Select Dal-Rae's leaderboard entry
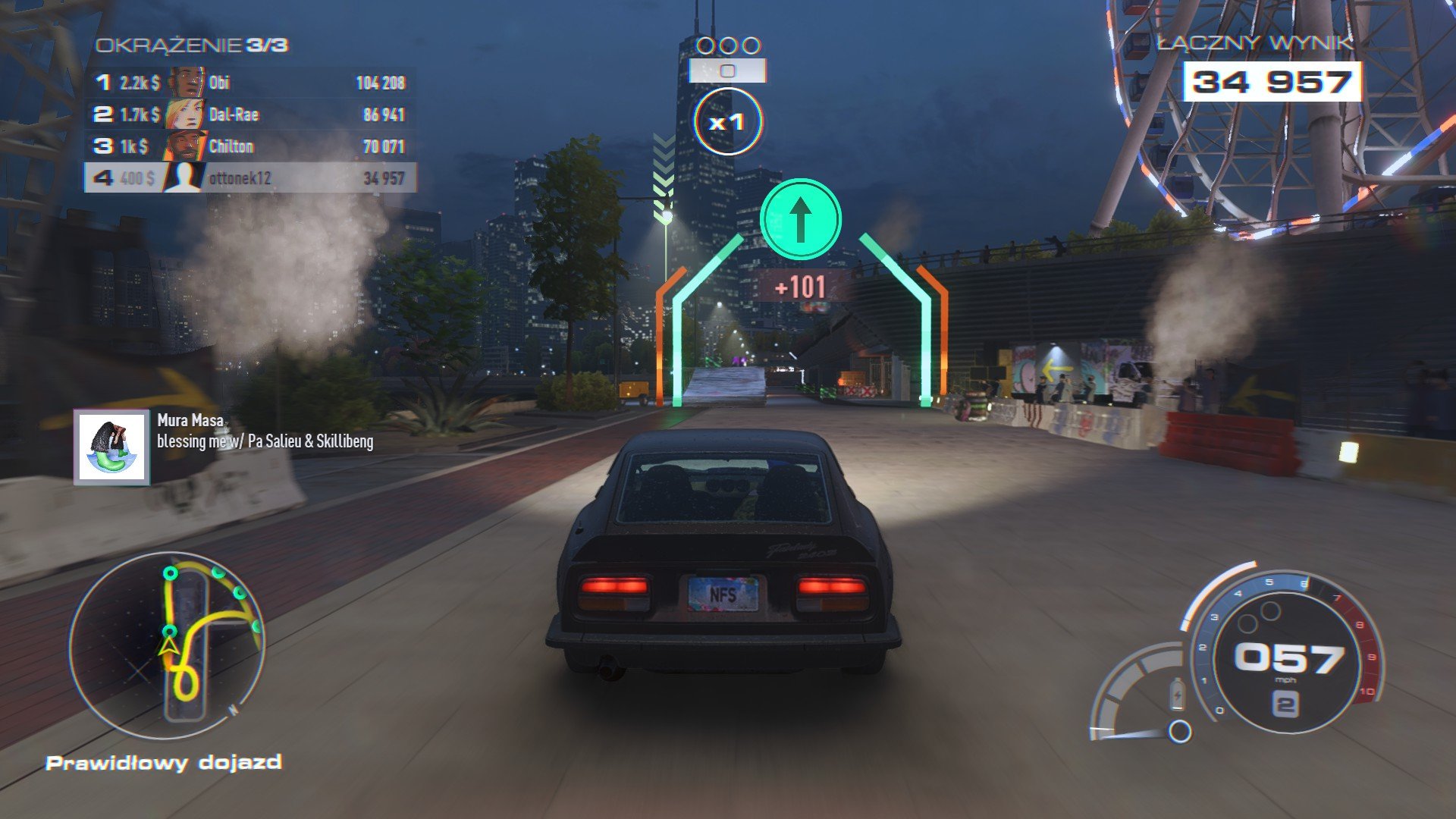Viewport: 1456px width, 819px height. [250, 115]
